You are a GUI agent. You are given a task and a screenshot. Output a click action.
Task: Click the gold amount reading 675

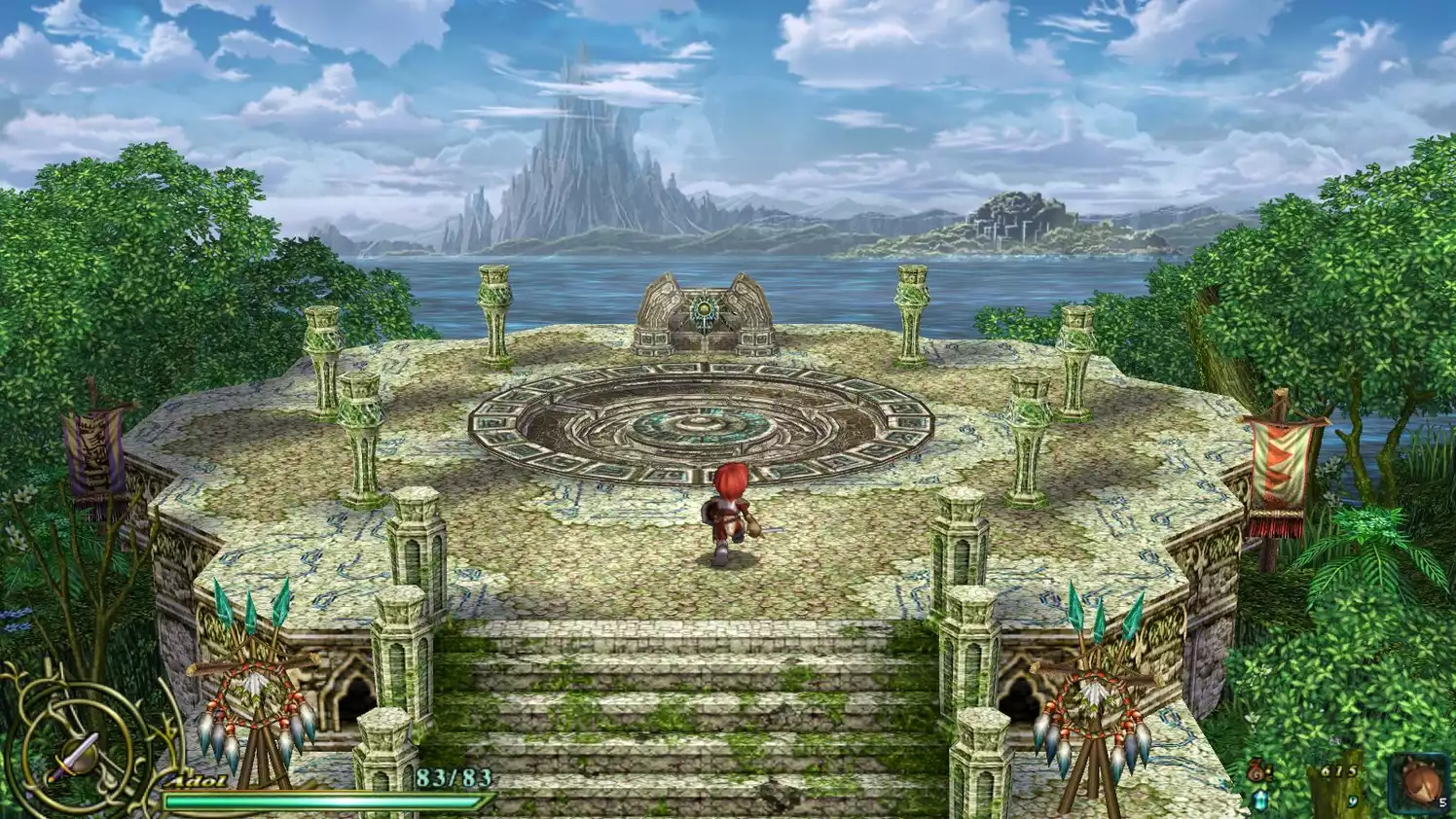1337,771
